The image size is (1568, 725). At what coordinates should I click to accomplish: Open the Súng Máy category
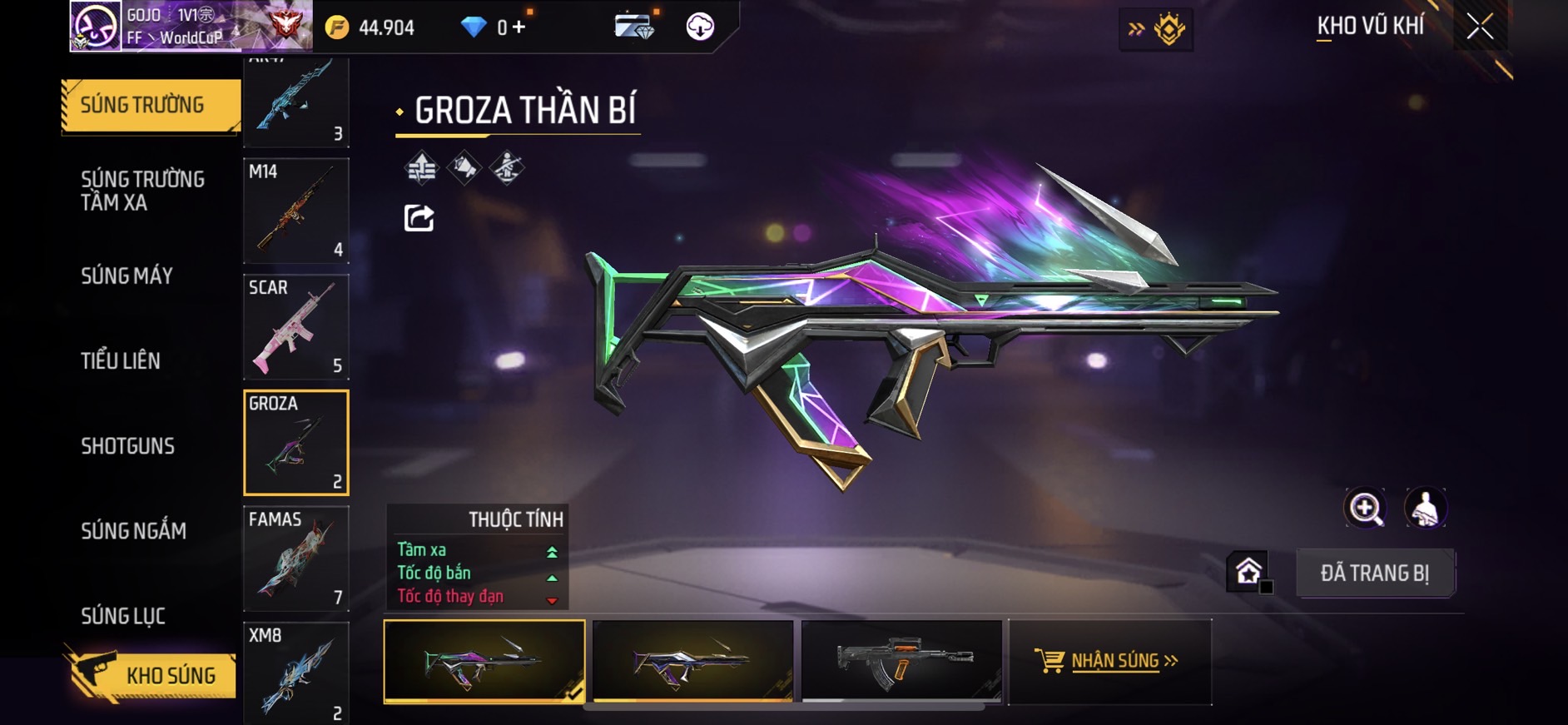[x=127, y=276]
